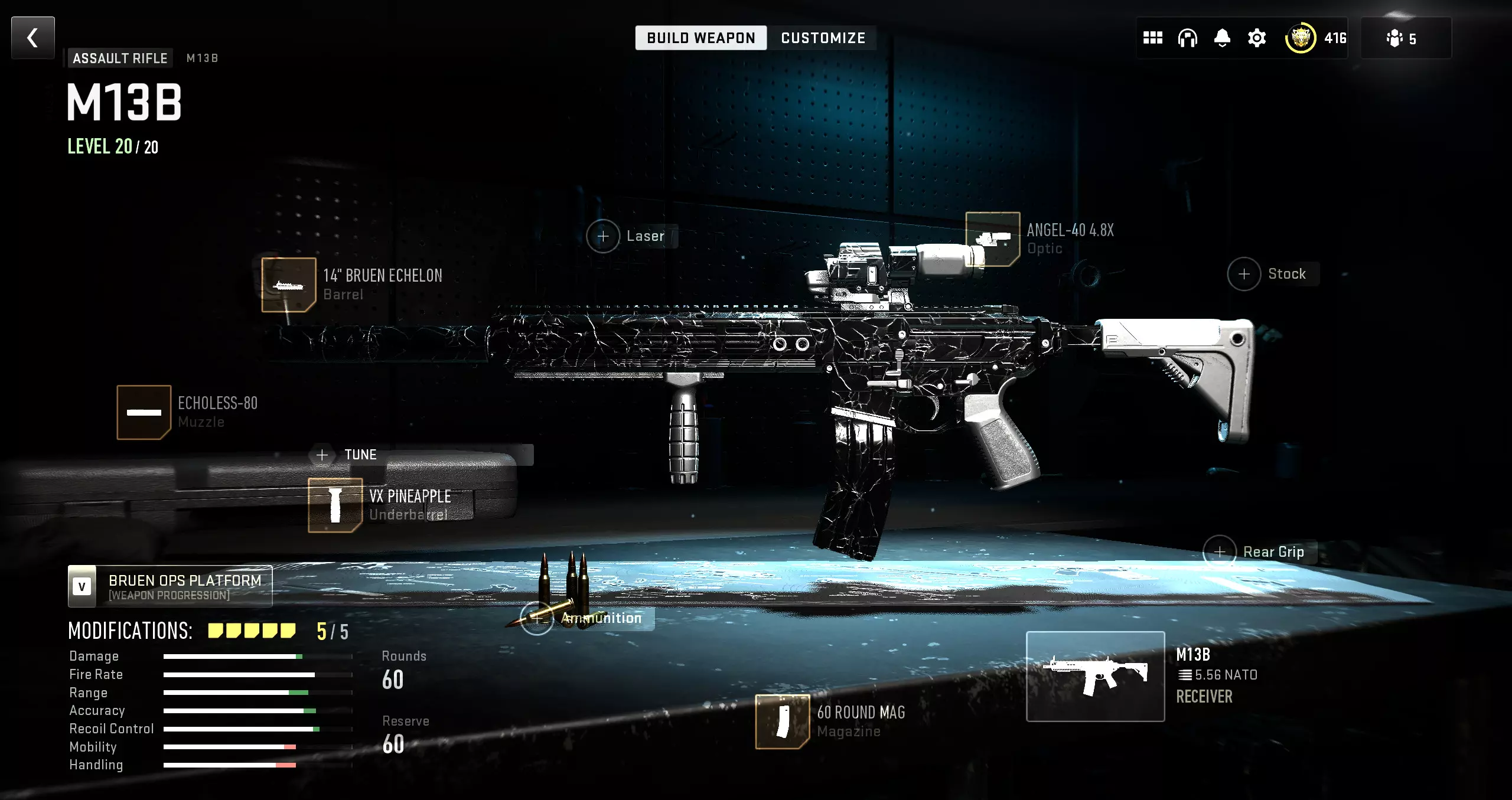Select the Echoless-80 muzzle slot
Viewport: 1512px width, 800px height.
click(x=144, y=412)
